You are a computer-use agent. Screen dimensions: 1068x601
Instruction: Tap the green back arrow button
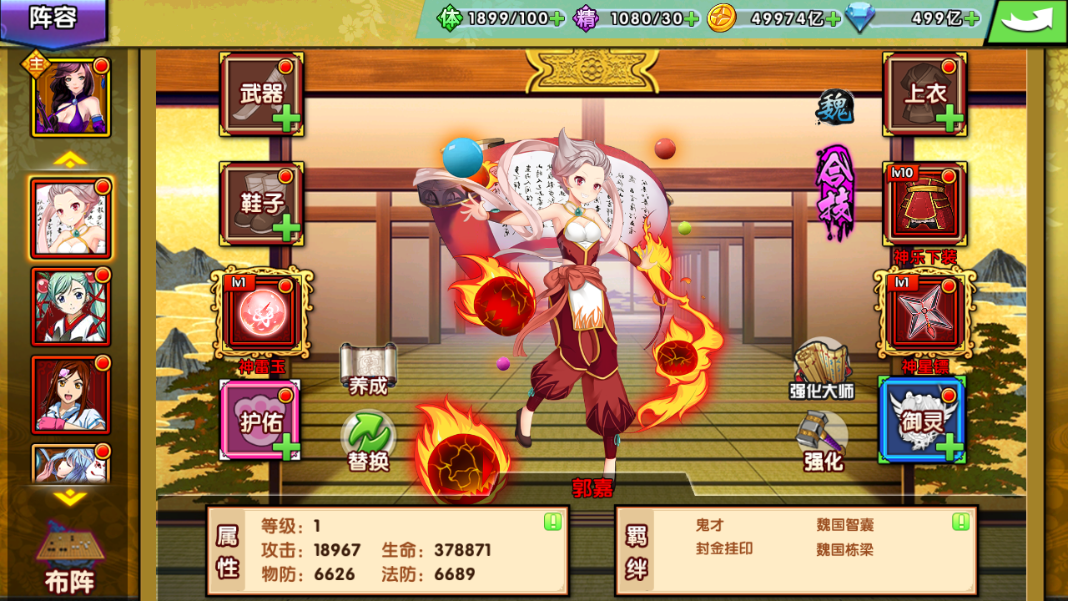(1027, 20)
